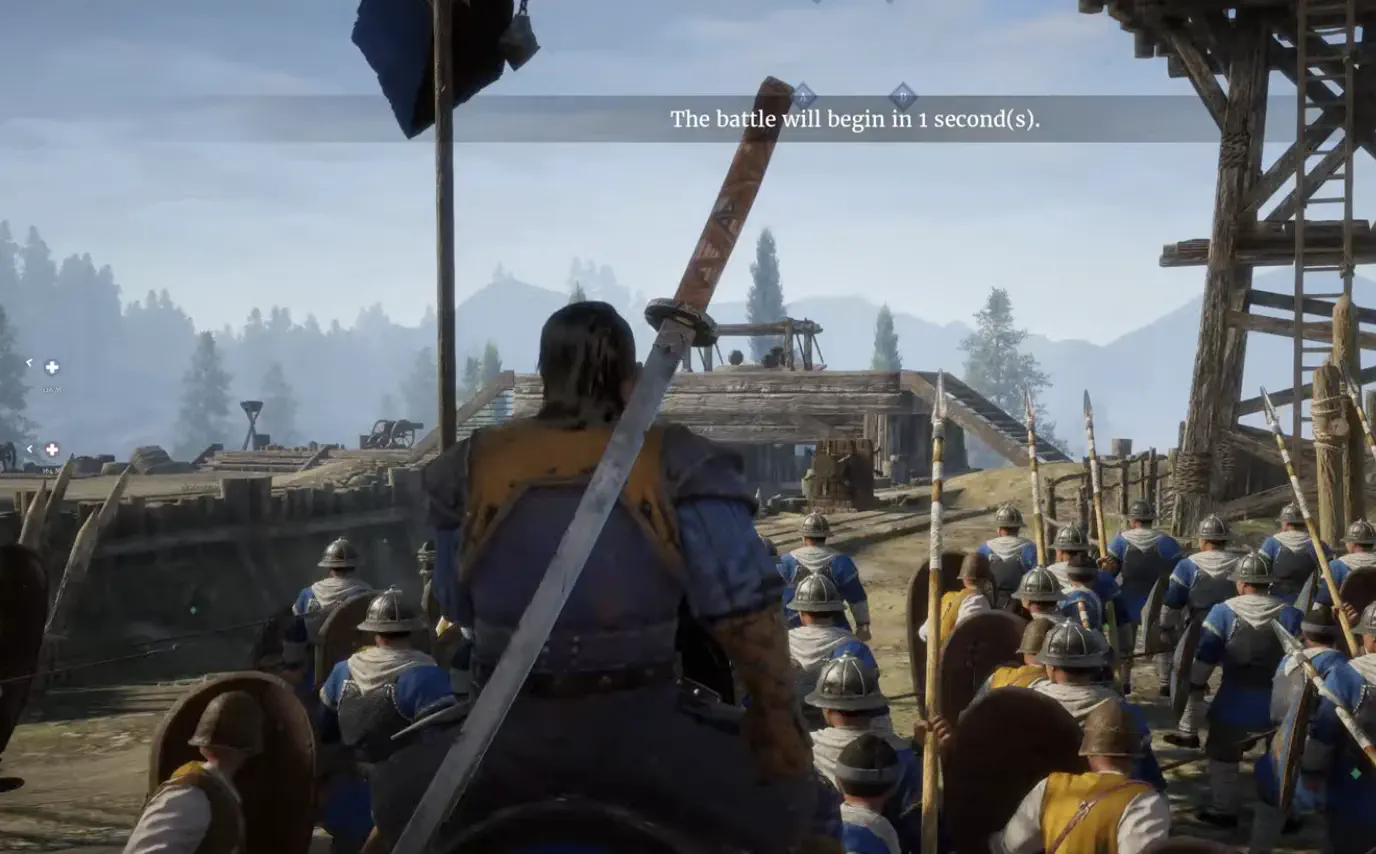Screen dimensions: 1376x854
Task: Click the chevron beside the lower cross marker
Action: click(x=30, y=448)
